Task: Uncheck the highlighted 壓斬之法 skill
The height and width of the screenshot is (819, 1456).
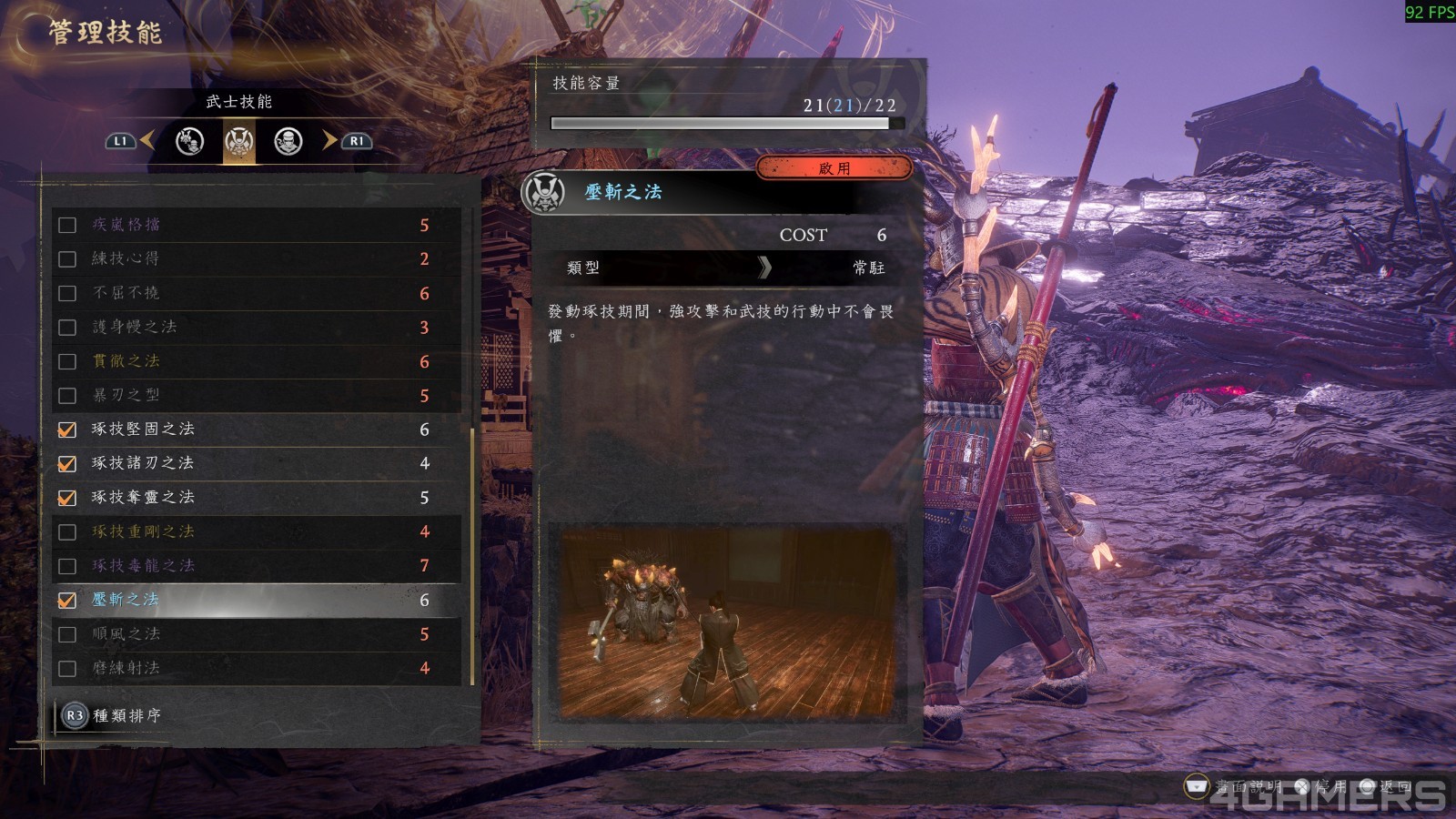Action: pos(67,600)
